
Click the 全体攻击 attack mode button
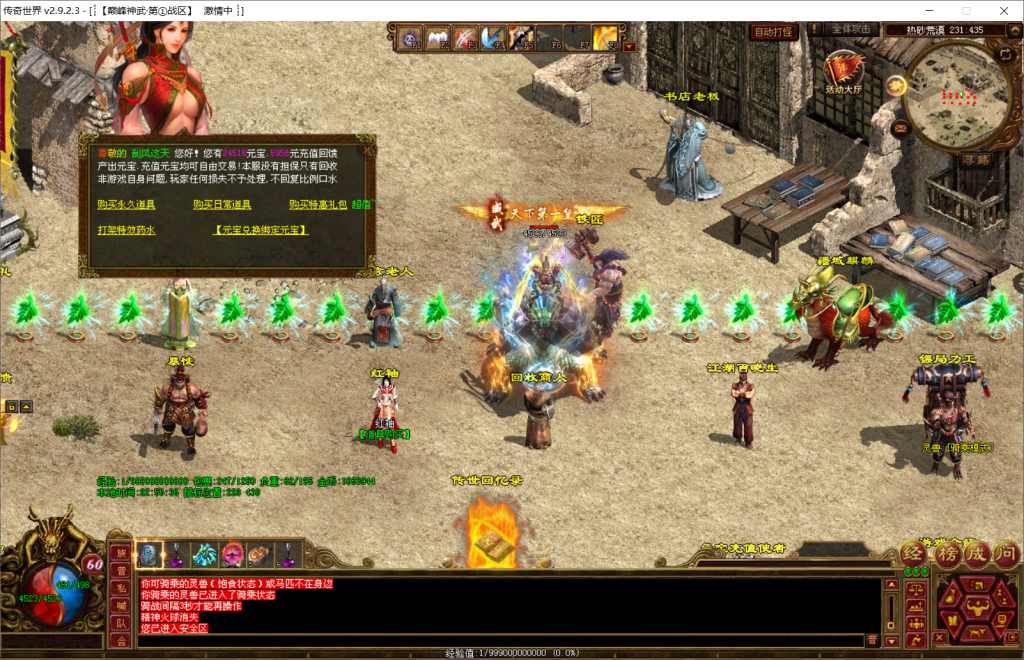pos(854,30)
